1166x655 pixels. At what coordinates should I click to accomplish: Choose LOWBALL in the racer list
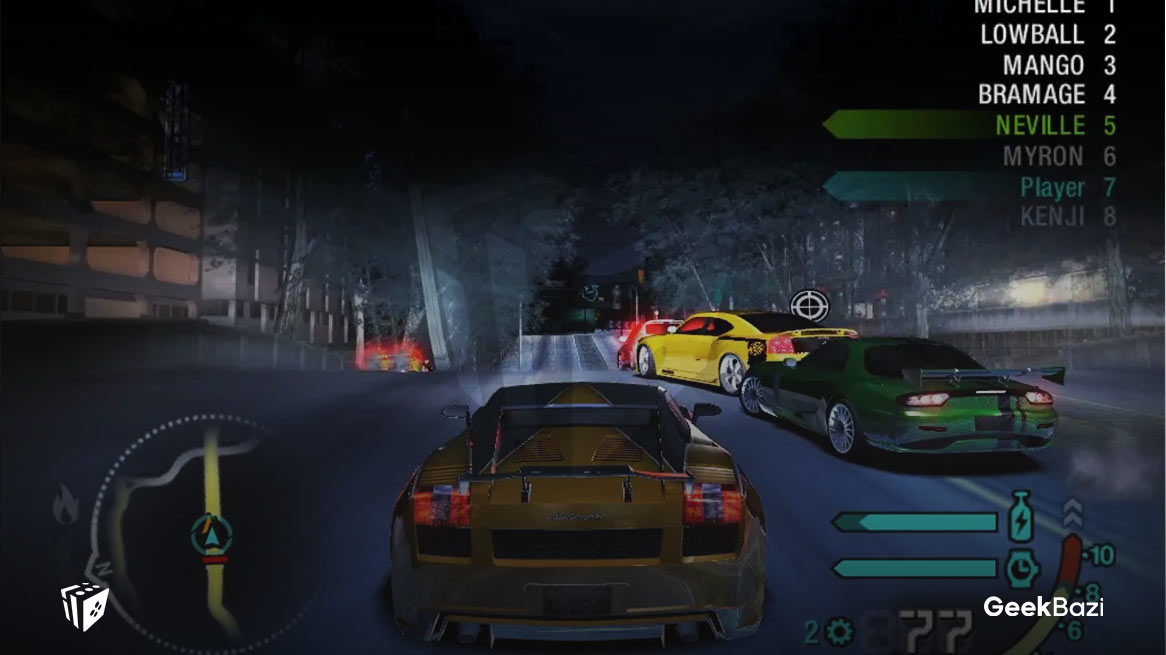[1032, 35]
